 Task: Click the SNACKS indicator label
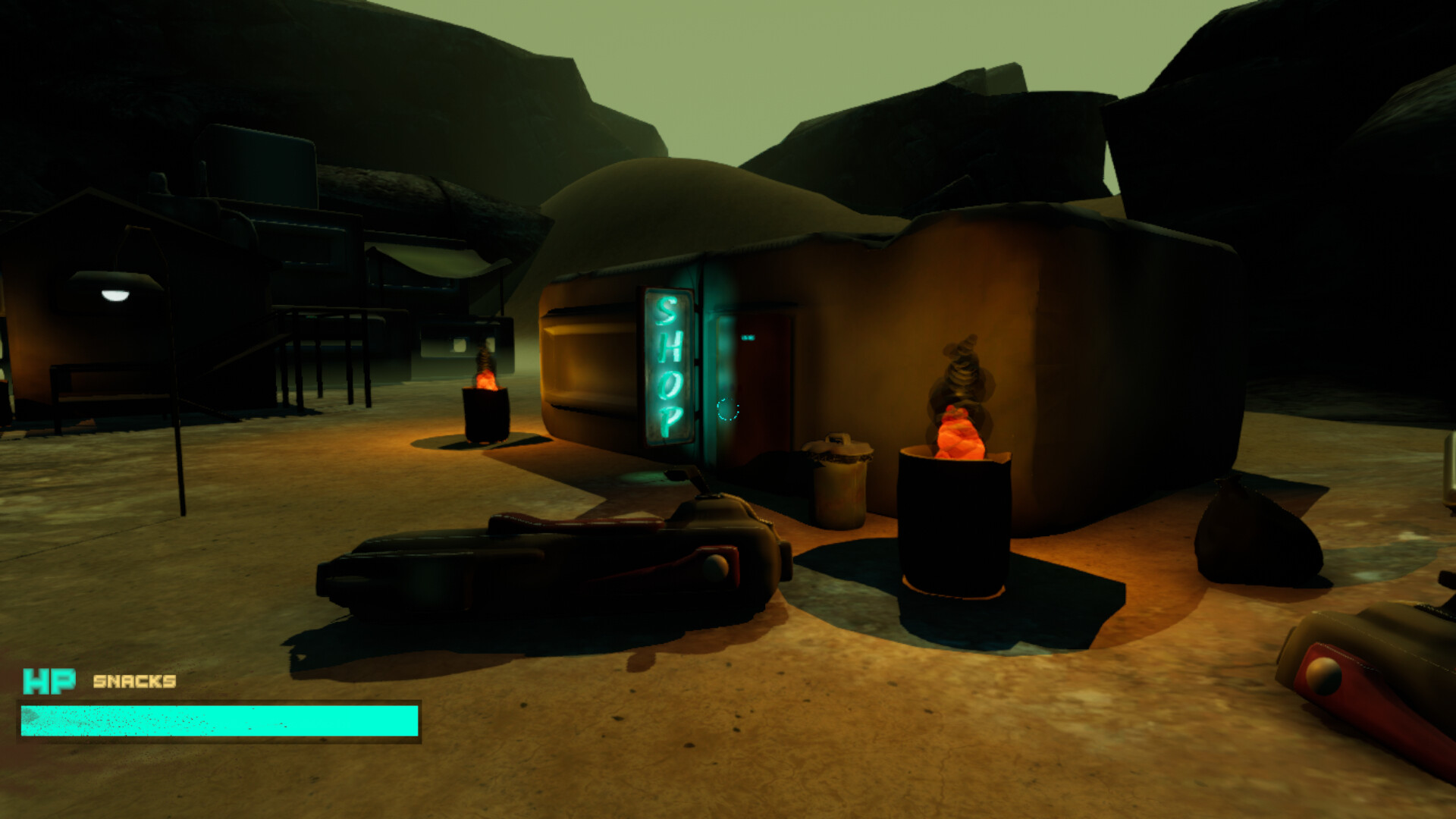click(134, 683)
